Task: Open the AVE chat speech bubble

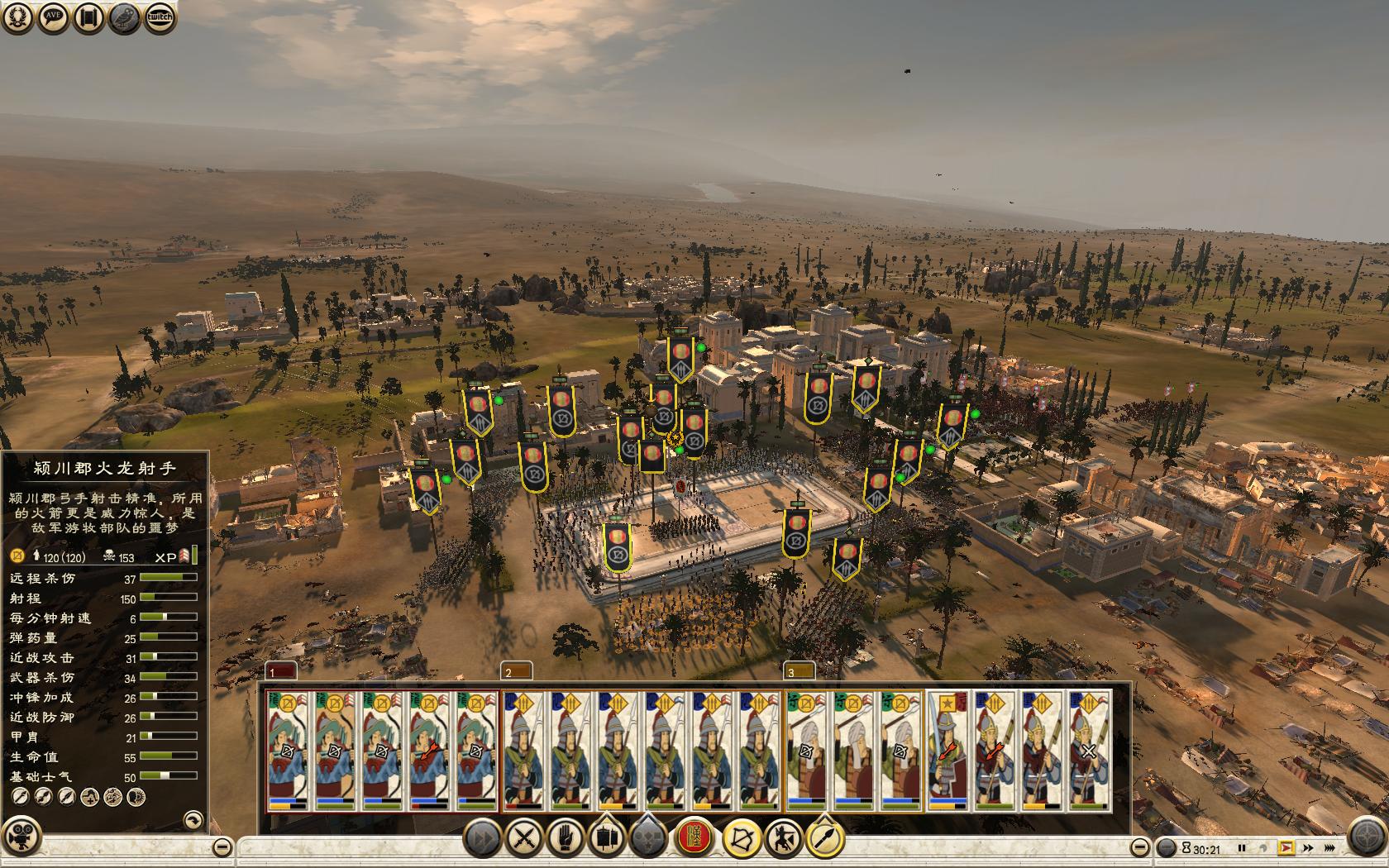Action: pyautogui.click(x=53, y=18)
